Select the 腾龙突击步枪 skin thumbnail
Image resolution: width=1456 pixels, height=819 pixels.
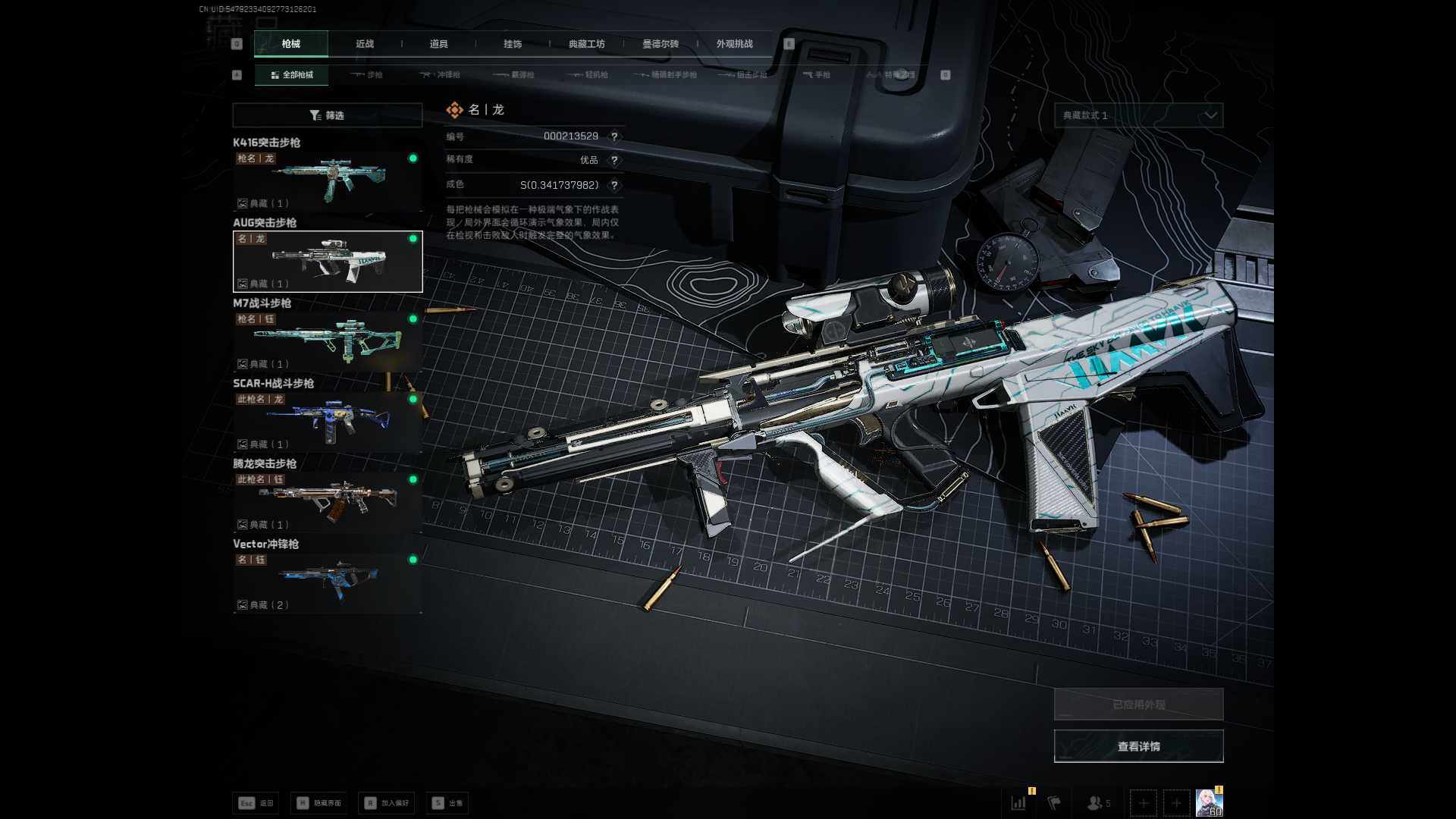[x=328, y=502]
